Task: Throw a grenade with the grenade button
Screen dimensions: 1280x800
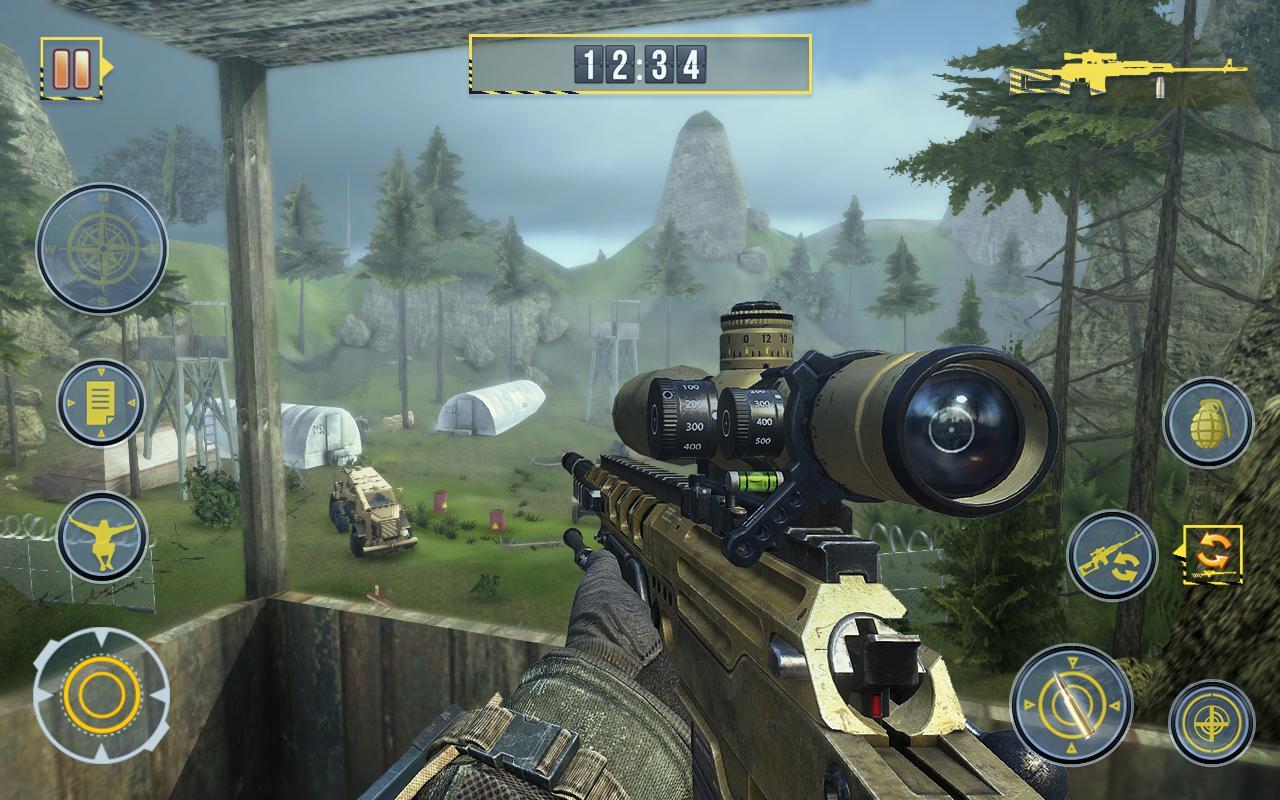Action: click(1208, 422)
